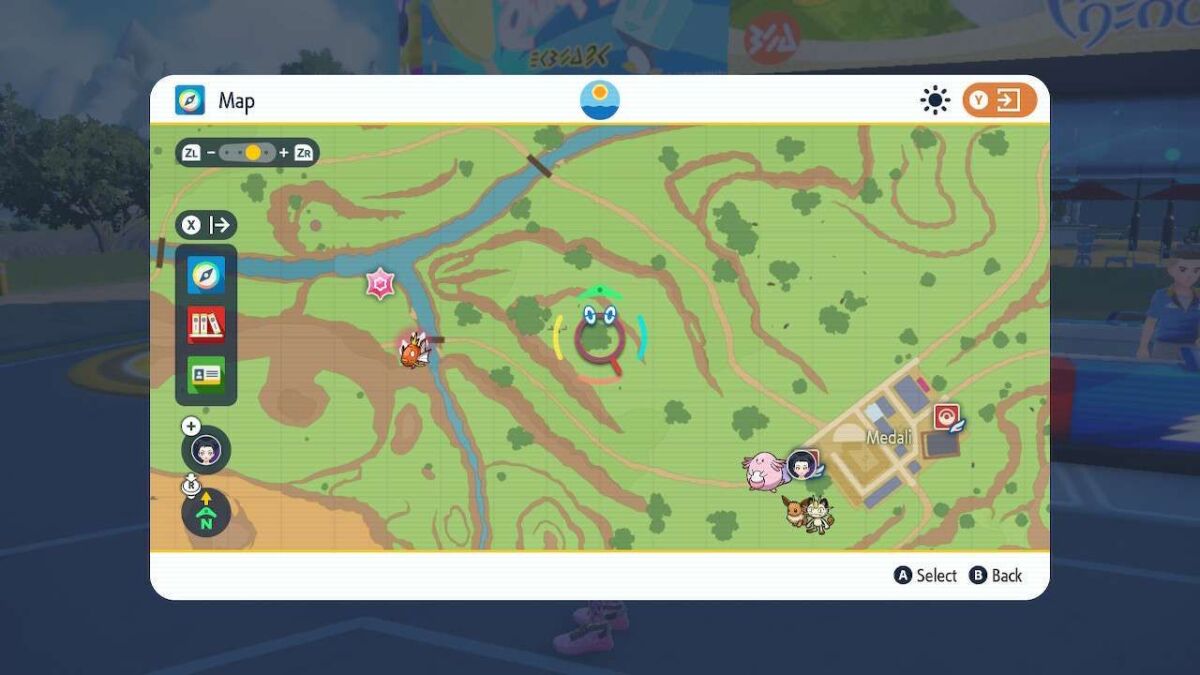
Task: Close the map with the orange exit button
Action: click(x=999, y=100)
